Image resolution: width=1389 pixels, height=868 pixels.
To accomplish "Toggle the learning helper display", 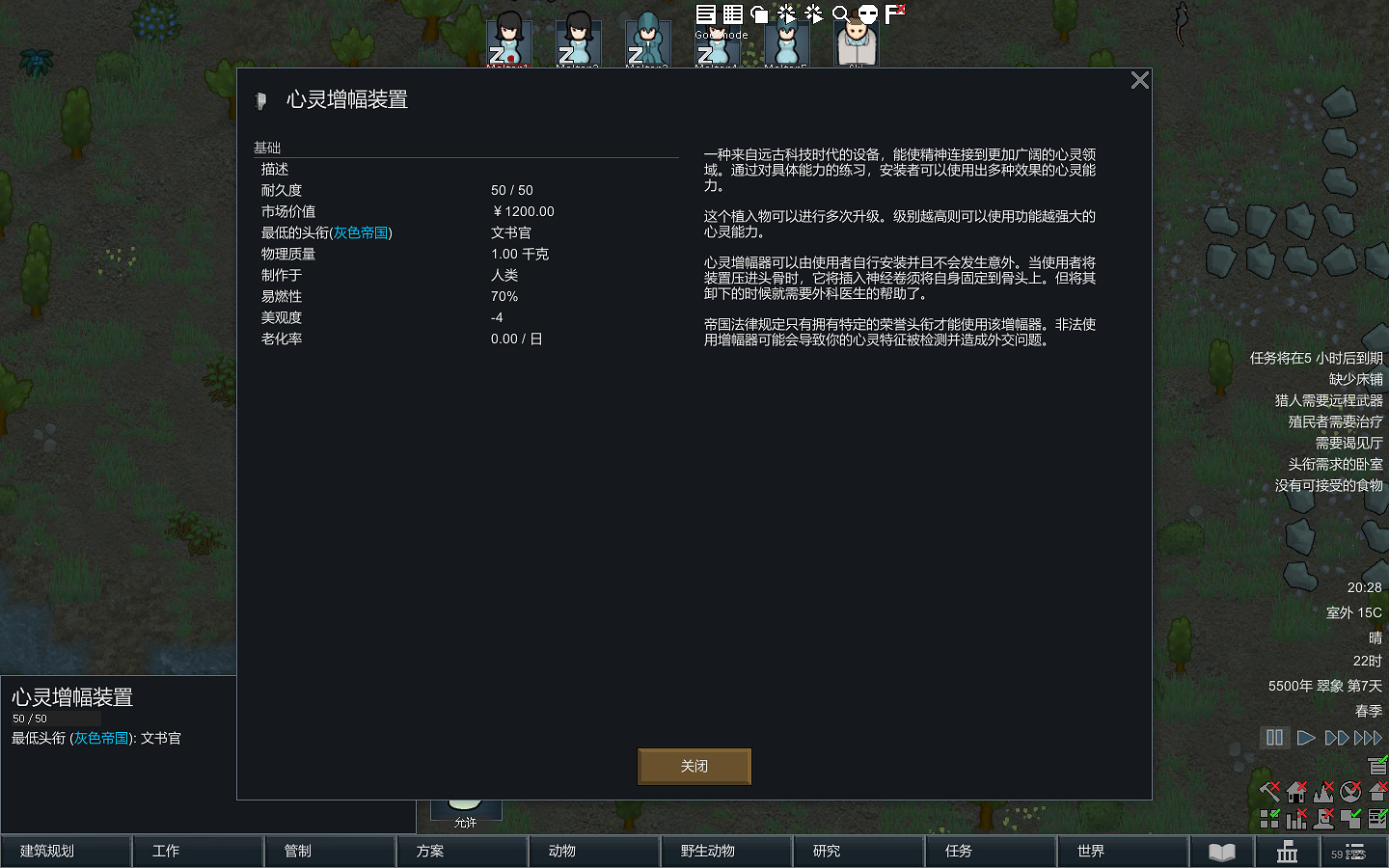I will click(1376, 766).
